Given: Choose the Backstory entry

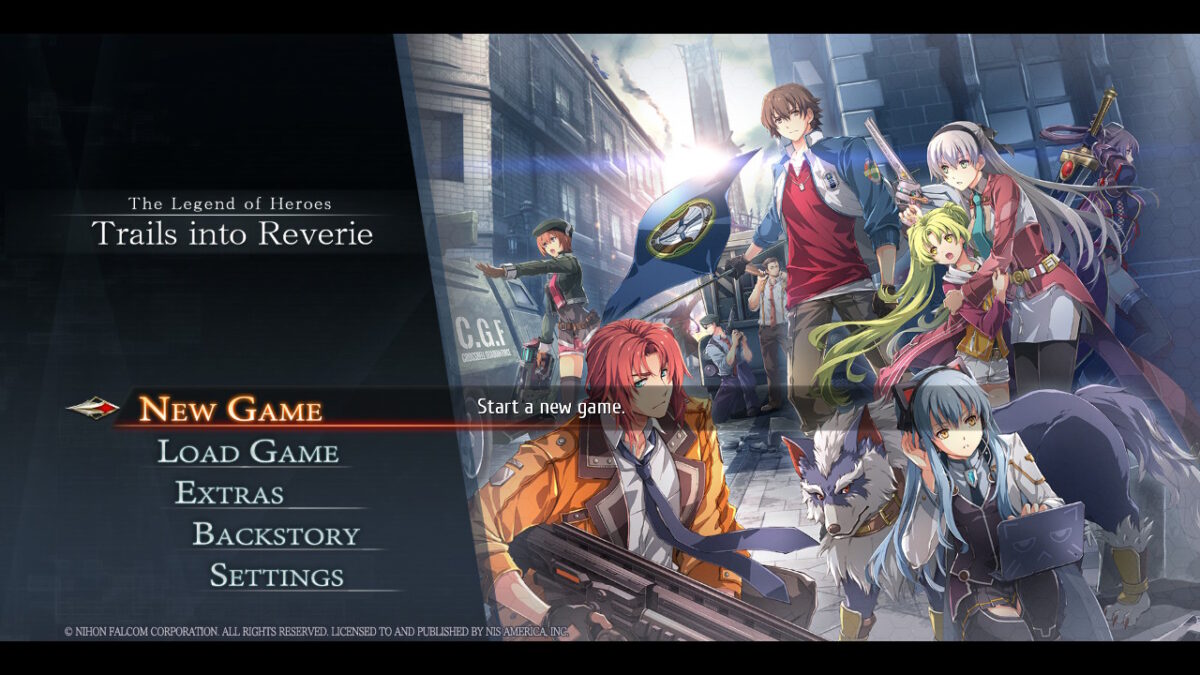Looking at the screenshot, I should tap(275, 535).
